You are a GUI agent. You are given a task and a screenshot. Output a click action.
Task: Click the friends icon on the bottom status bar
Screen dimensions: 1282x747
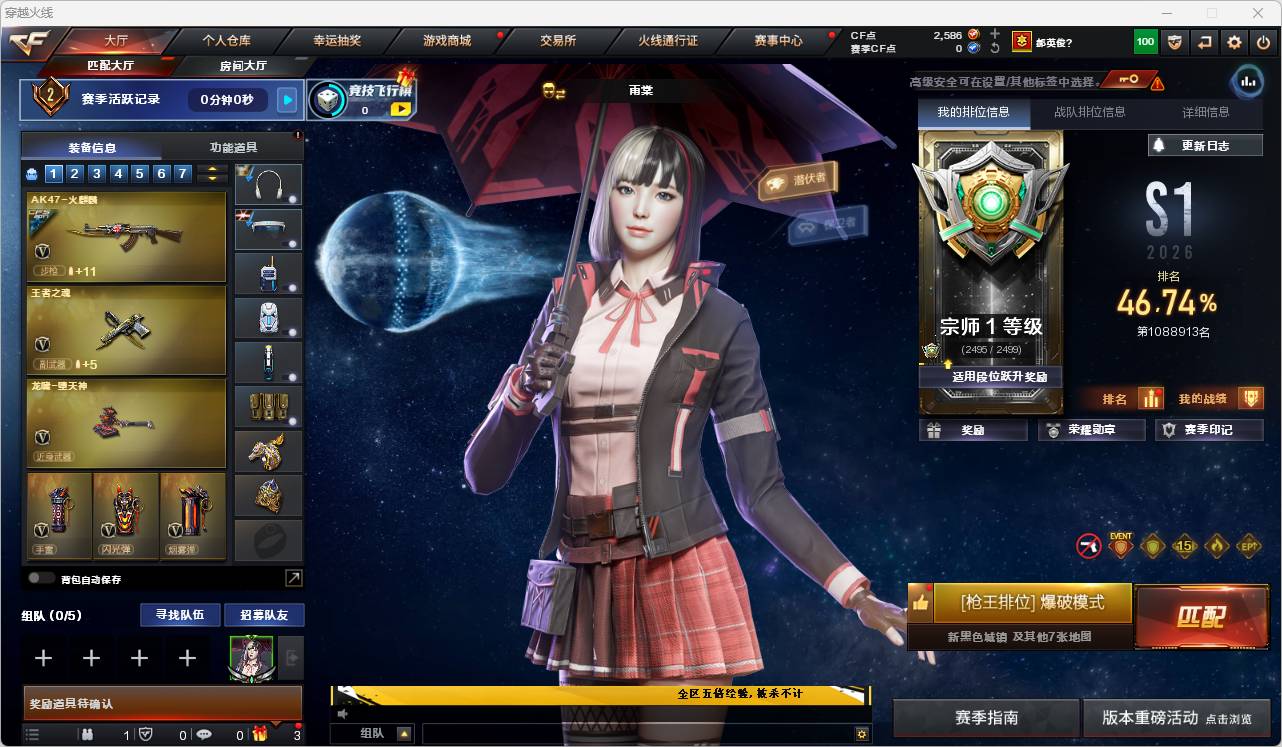point(87,734)
